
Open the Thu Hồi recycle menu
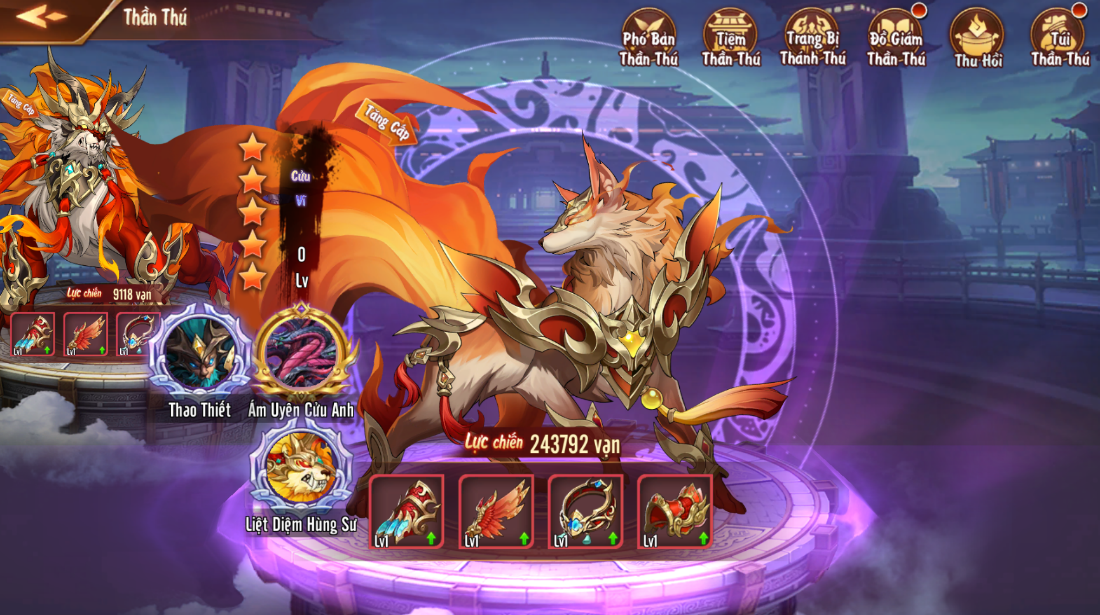(x=977, y=37)
